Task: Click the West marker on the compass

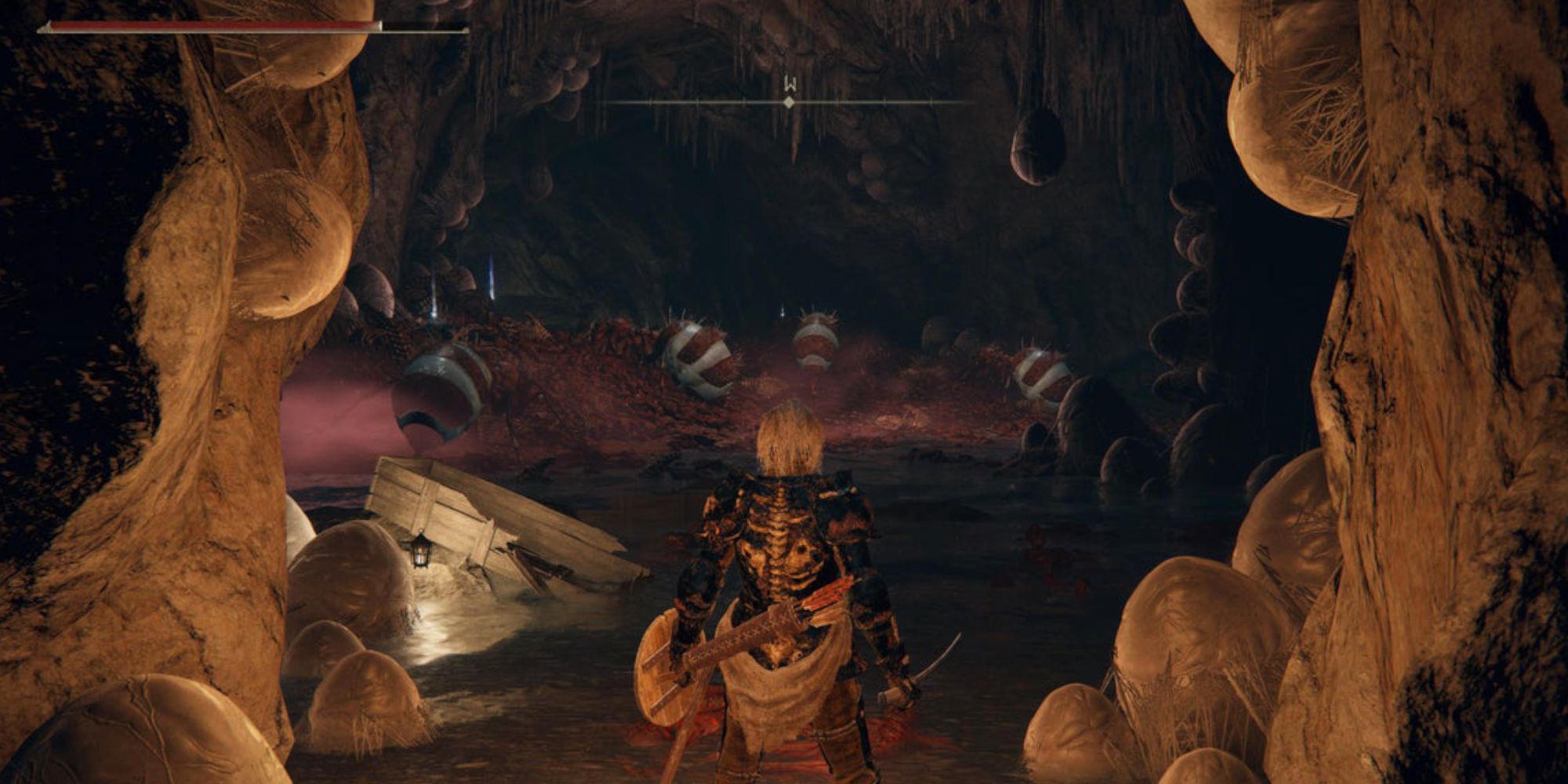Action: [x=789, y=83]
